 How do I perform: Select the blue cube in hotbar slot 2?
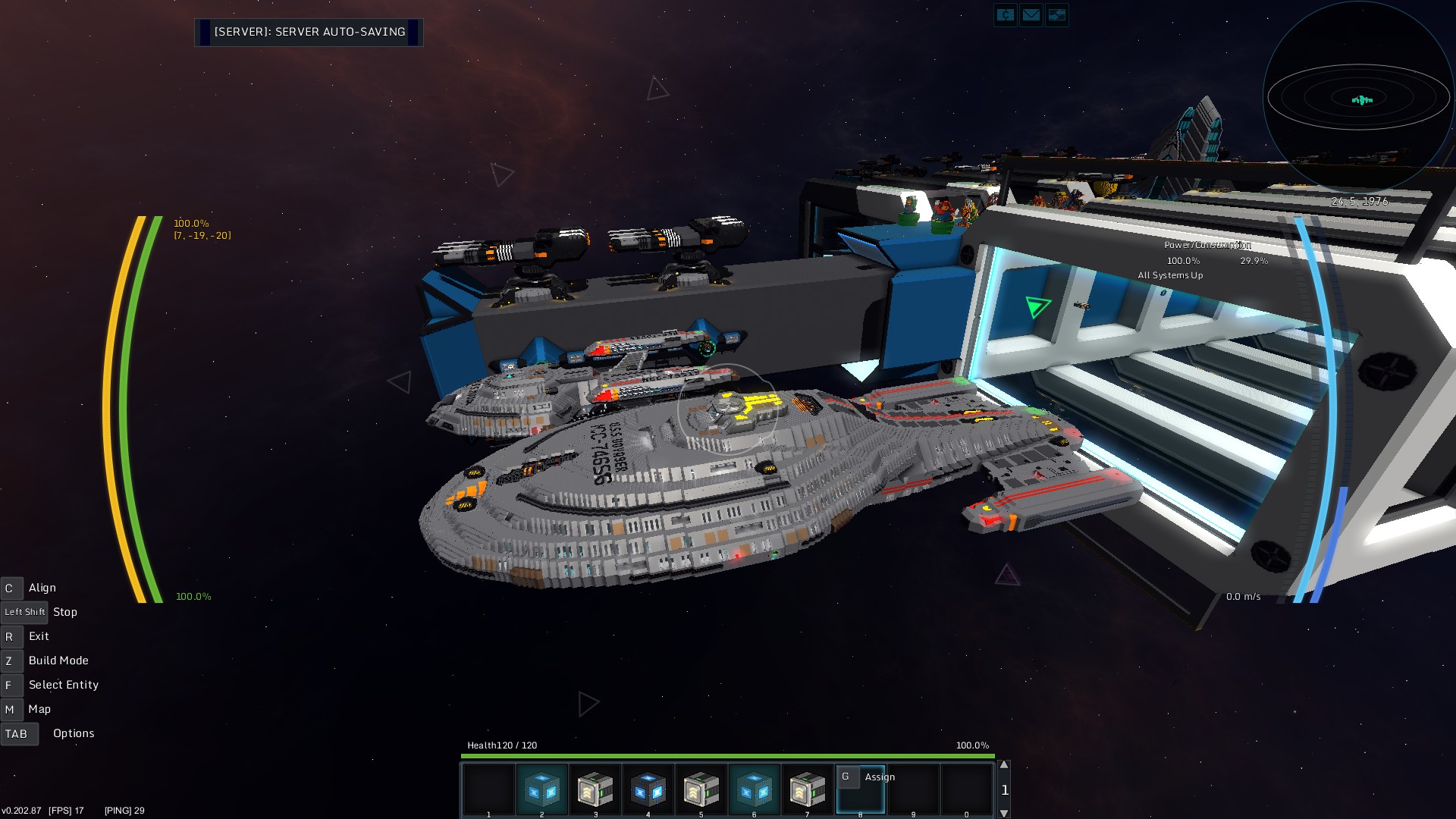[541, 789]
